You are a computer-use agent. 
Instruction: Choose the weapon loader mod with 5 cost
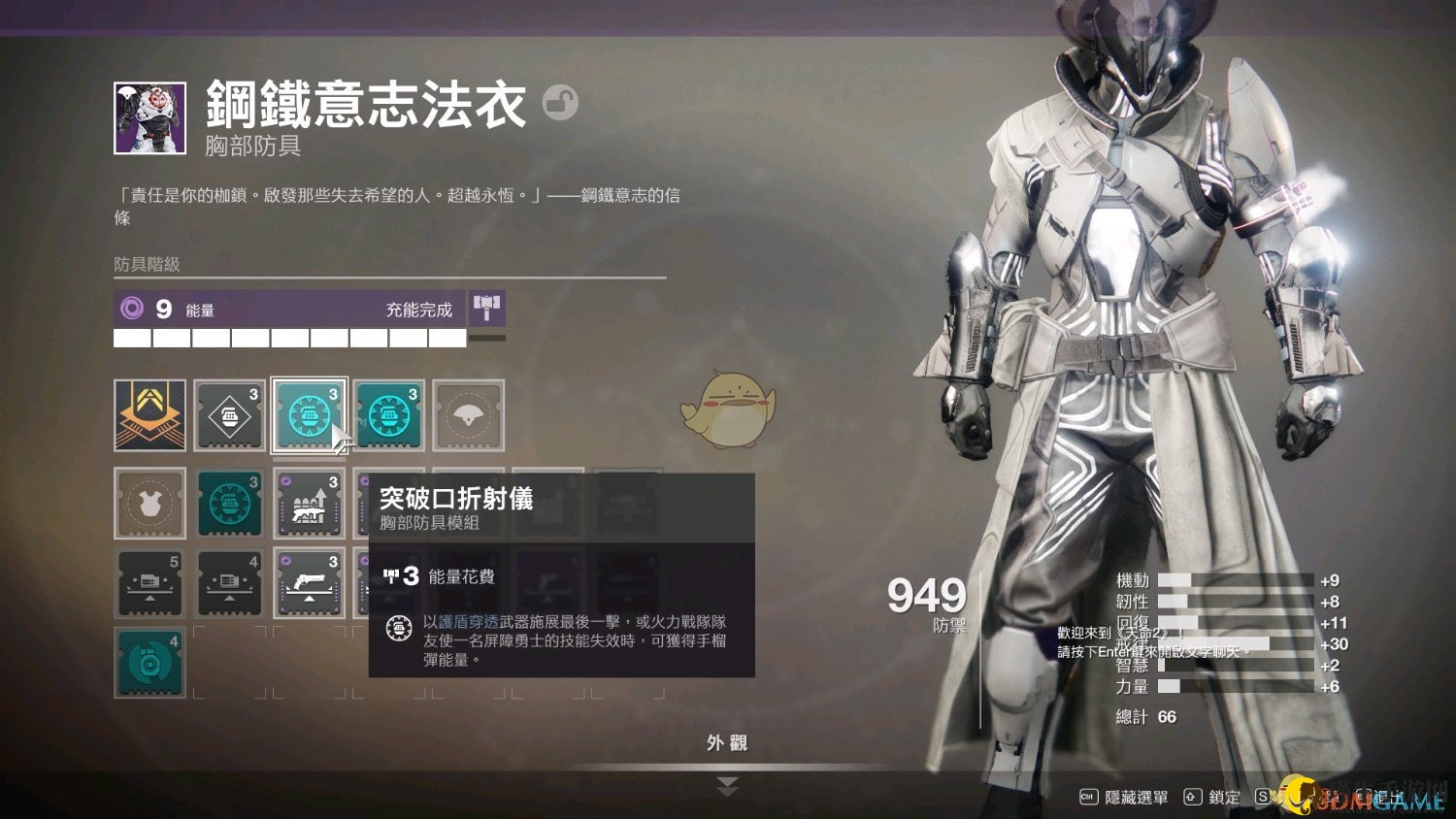149,583
